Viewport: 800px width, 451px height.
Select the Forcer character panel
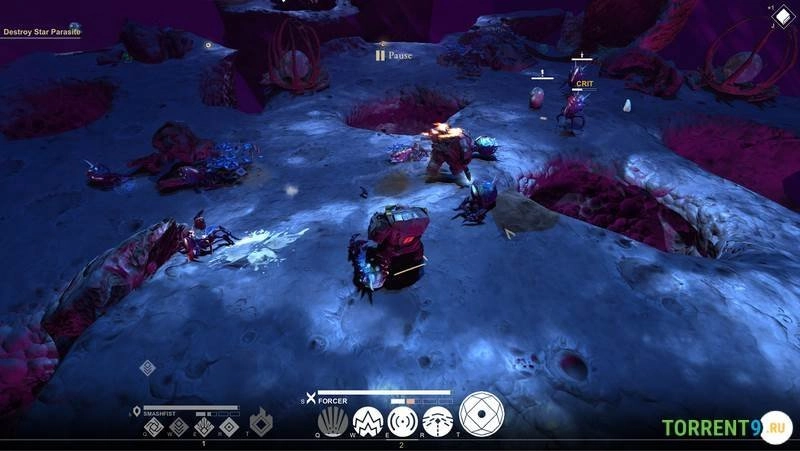coord(334,400)
